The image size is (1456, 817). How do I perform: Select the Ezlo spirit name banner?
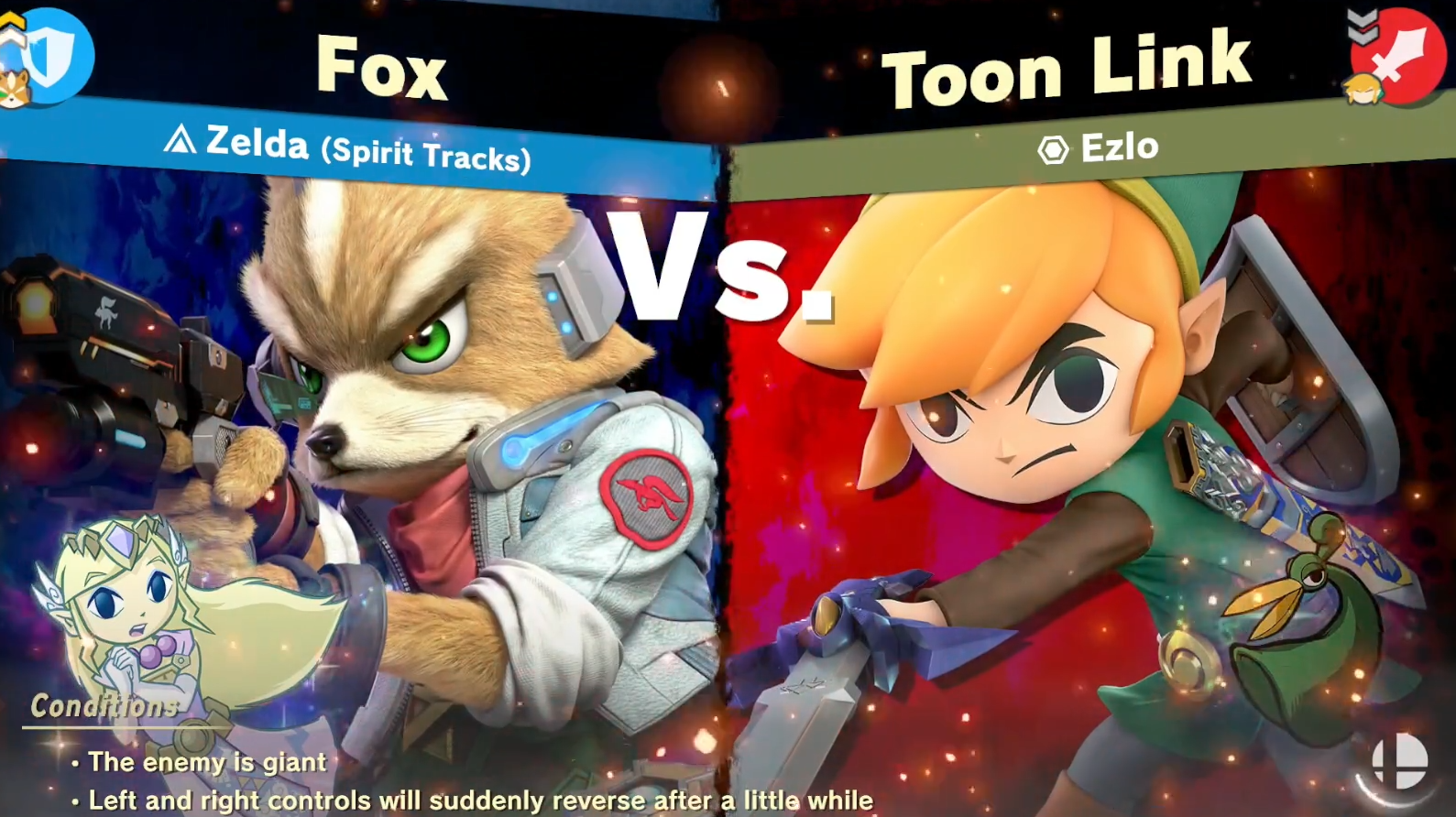coord(1099,148)
